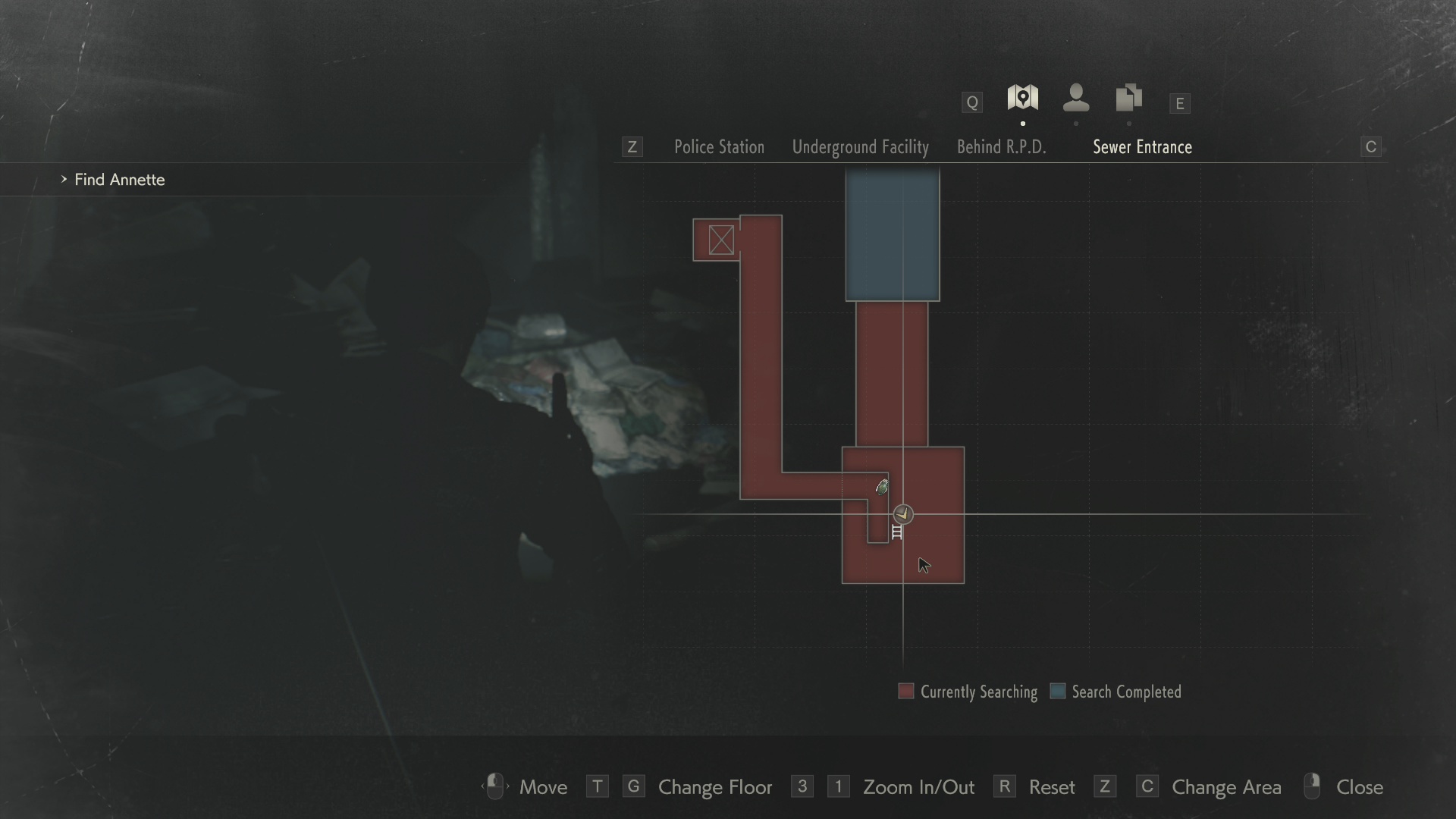The width and height of the screenshot is (1456, 819).
Task: Open the character status silhouette icon
Action: [x=1076, y=99]
